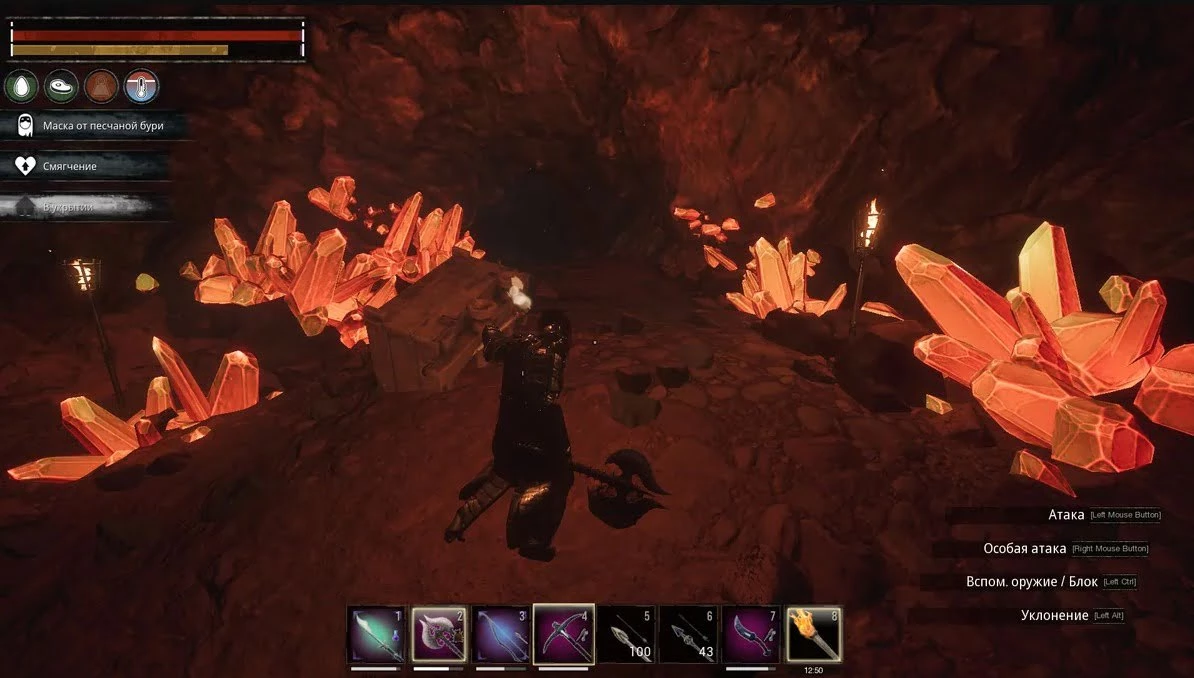Image resolution: width=1194 pixels, height=678 pixels.
Task: Pick the arrow stack of 100
Action: coord(626,634)
